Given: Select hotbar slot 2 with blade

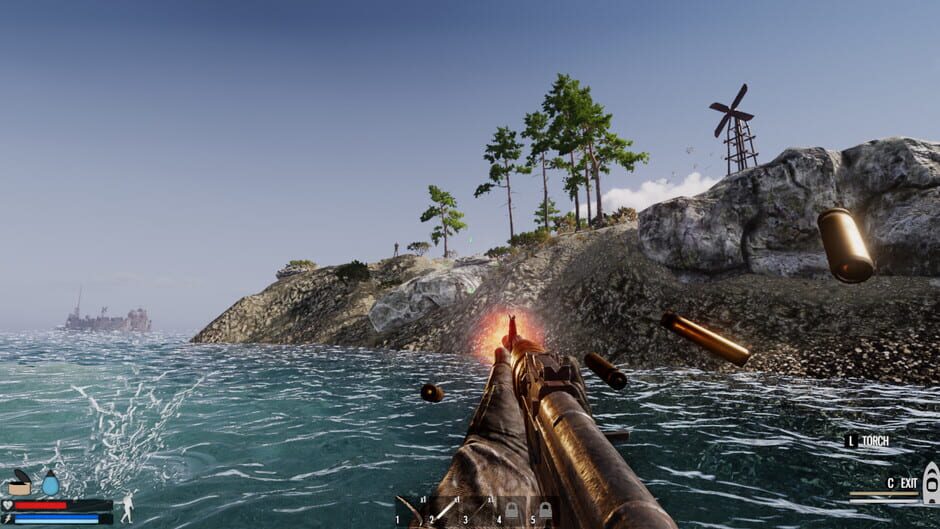Looking at the screenshot, I should click(444, 510).
